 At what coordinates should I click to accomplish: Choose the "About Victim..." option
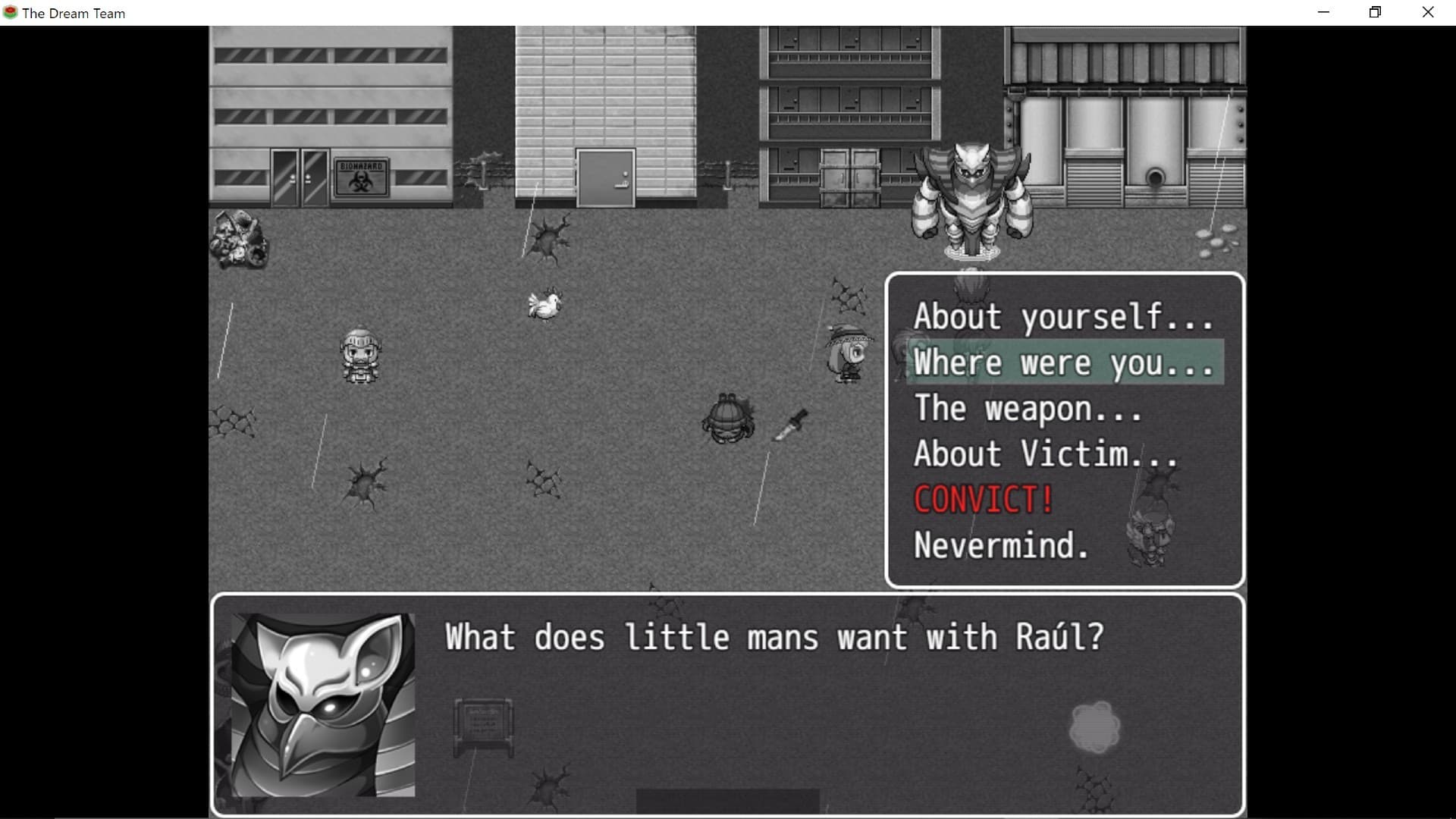click(x=1045, y=453)
